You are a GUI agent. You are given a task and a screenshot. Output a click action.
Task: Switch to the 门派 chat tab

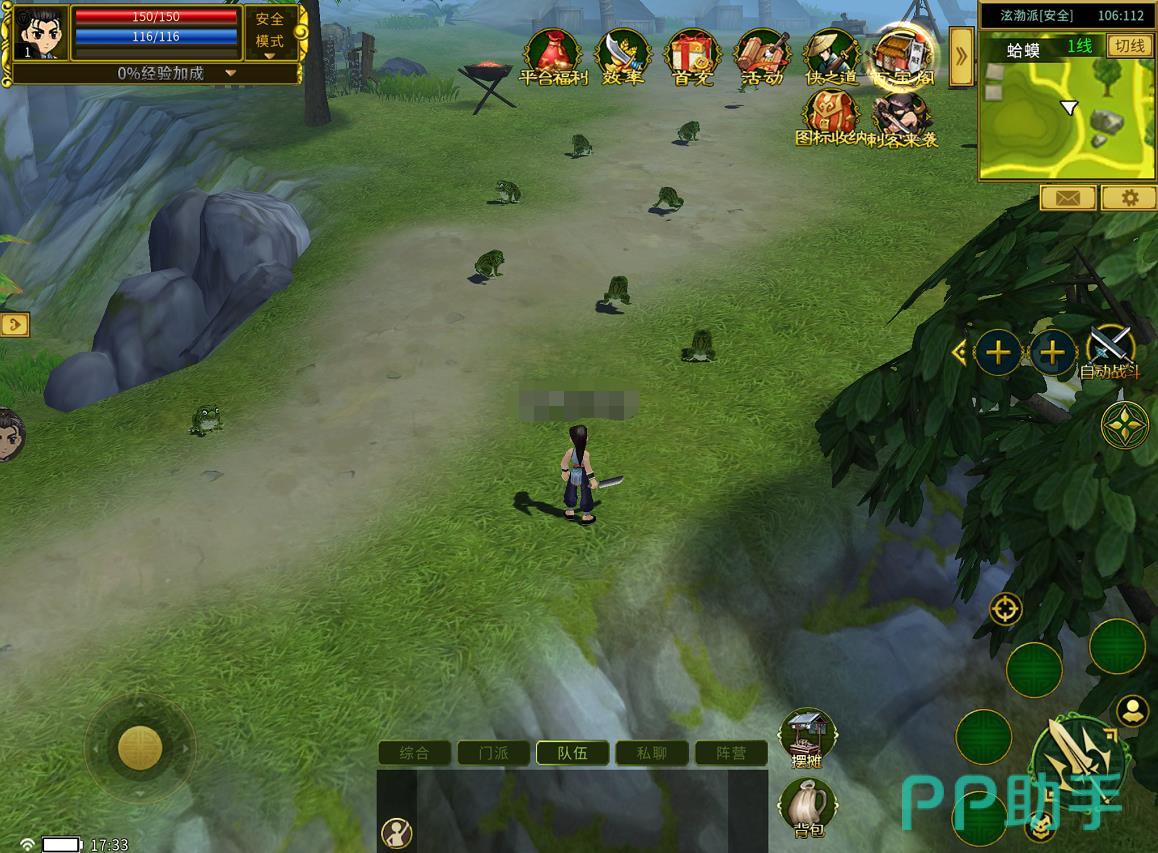[494, 753]
